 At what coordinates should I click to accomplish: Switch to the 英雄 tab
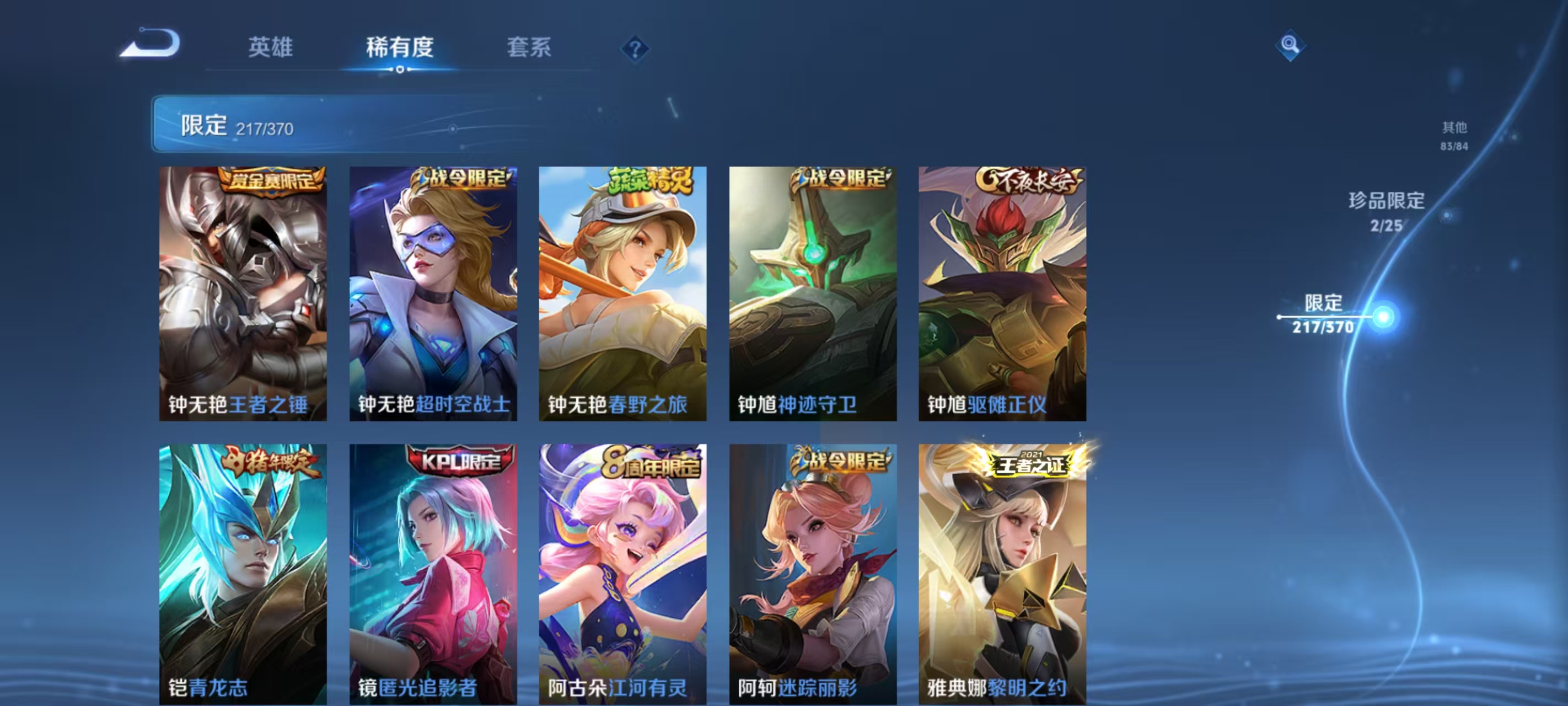click(270, 49)
